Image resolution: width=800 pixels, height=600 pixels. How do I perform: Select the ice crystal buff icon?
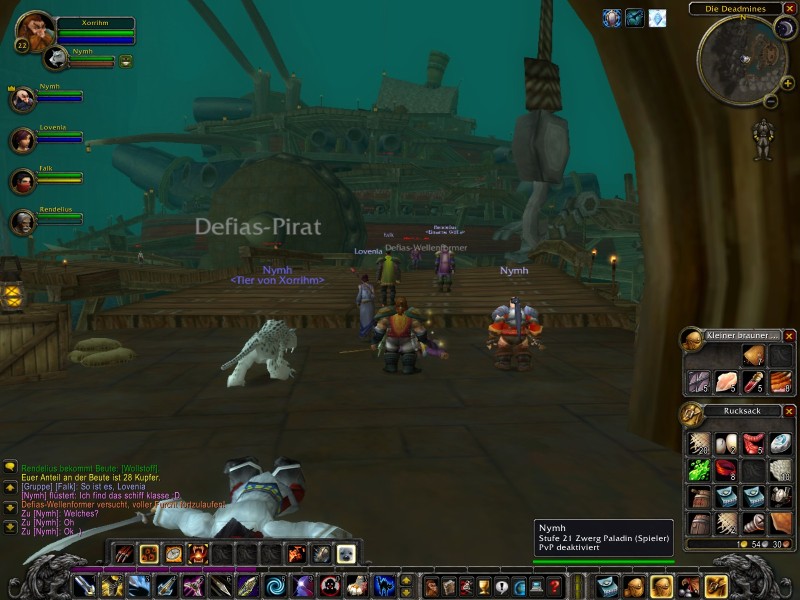(x=657, y=18)
